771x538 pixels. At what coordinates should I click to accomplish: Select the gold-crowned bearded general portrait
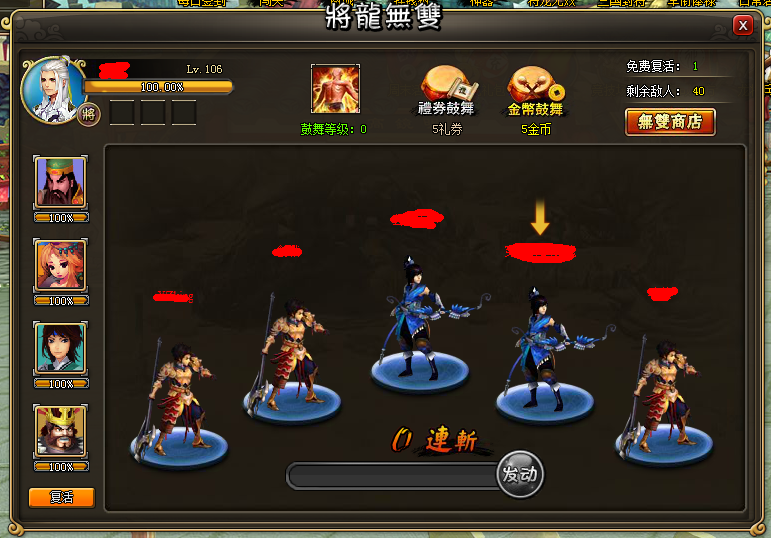(60, 431)
